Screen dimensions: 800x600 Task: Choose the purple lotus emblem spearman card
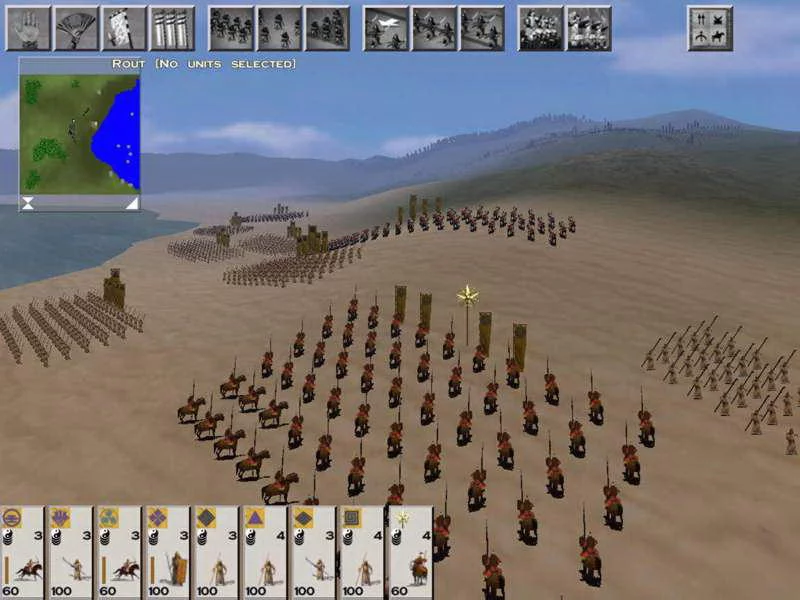point(71,552)
